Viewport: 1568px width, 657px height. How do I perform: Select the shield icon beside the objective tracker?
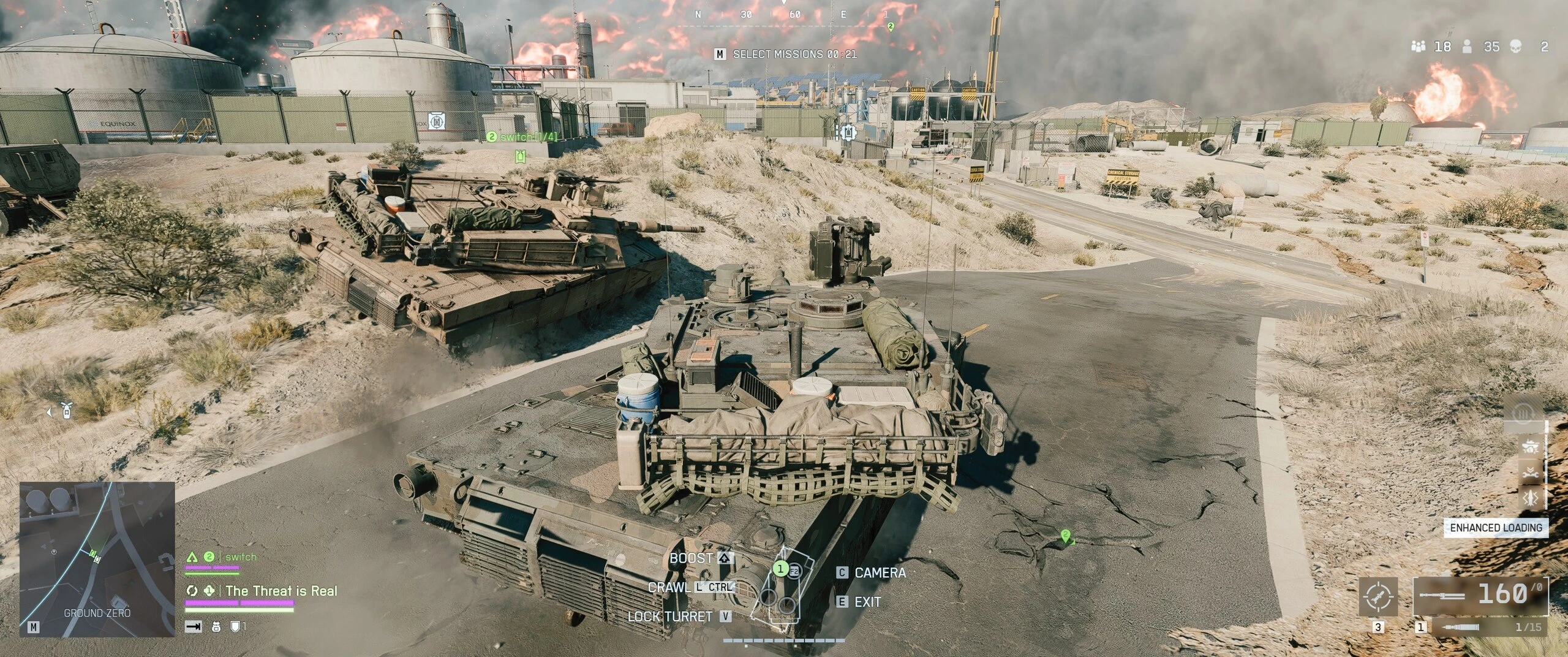[234, 628]
